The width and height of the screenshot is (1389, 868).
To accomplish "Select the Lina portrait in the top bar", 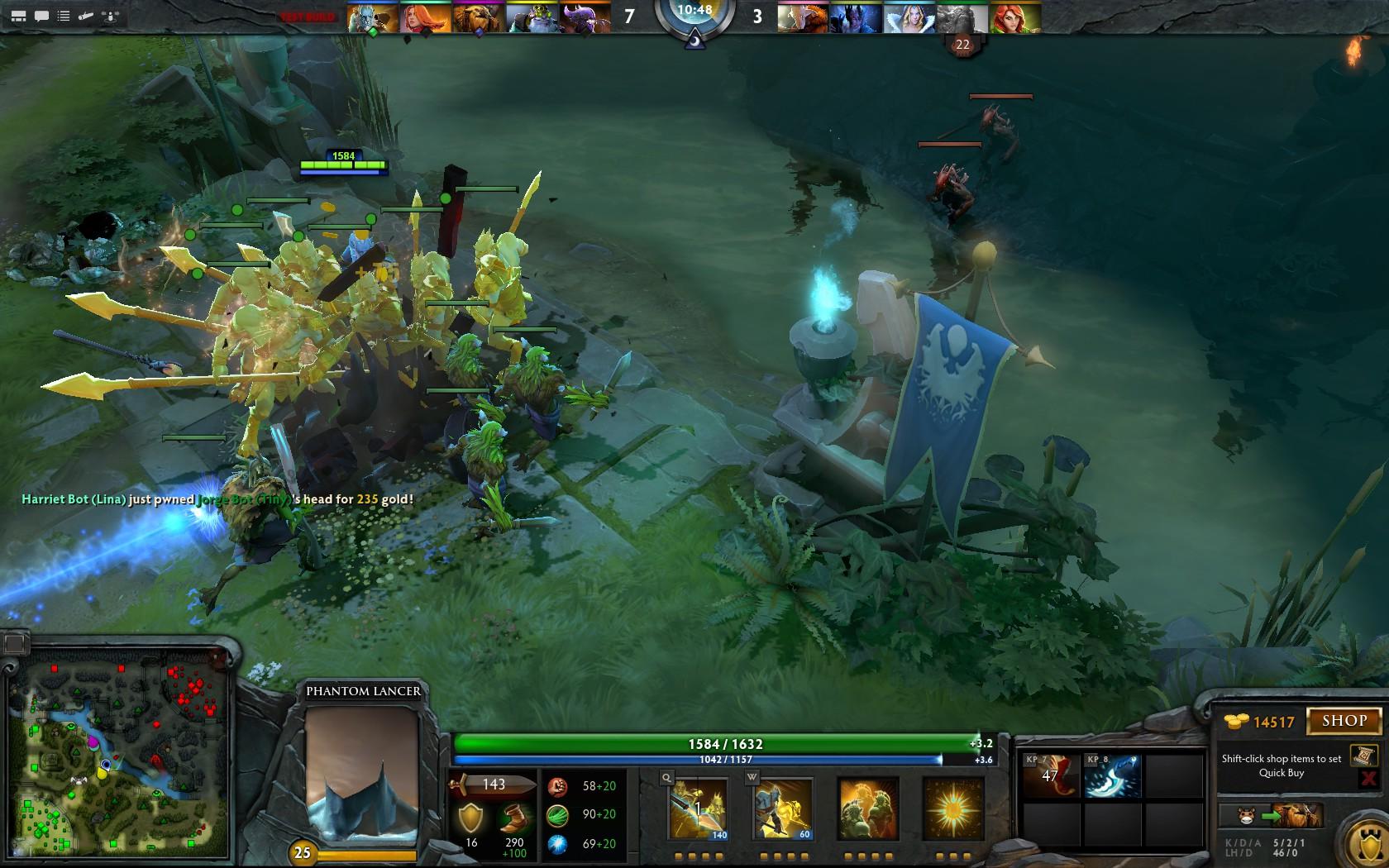I will [x=425, y=18].
